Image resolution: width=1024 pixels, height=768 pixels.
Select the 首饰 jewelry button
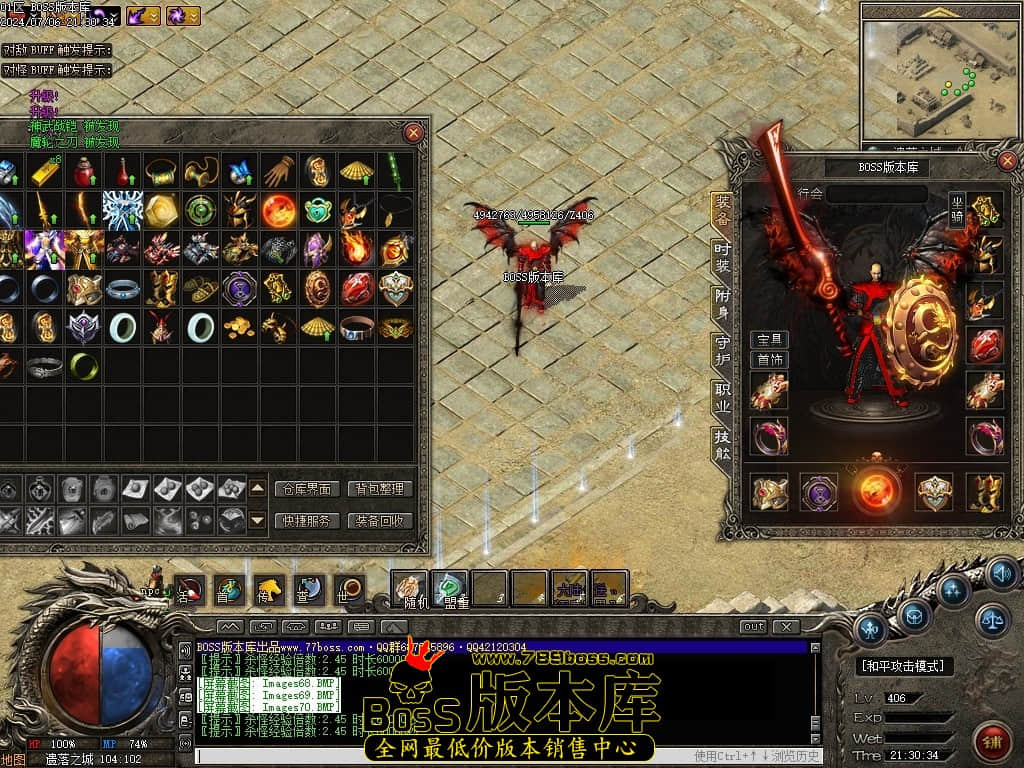click(769, 359)
